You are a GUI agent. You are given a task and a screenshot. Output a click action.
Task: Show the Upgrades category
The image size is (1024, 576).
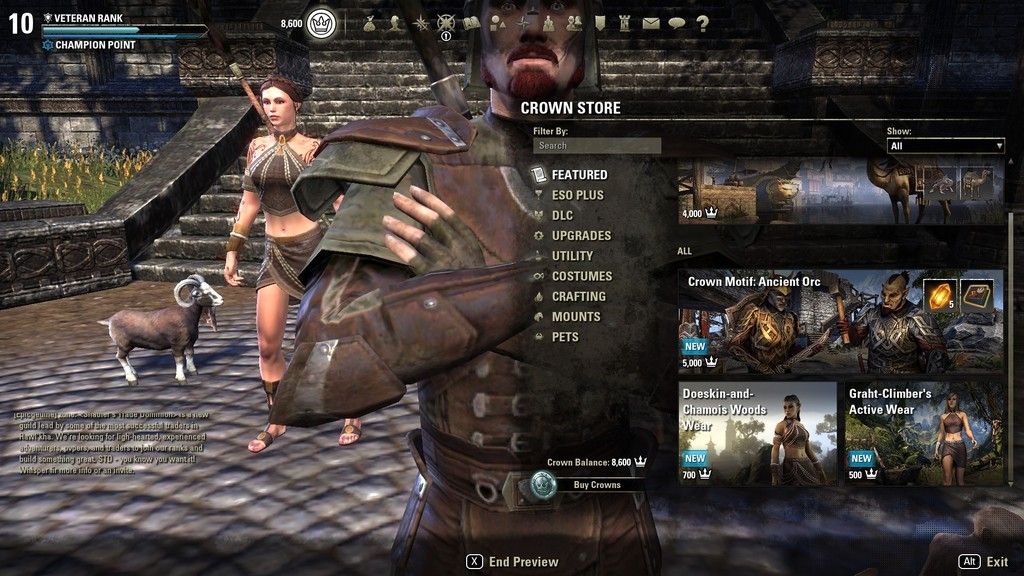tap(581, 236)
